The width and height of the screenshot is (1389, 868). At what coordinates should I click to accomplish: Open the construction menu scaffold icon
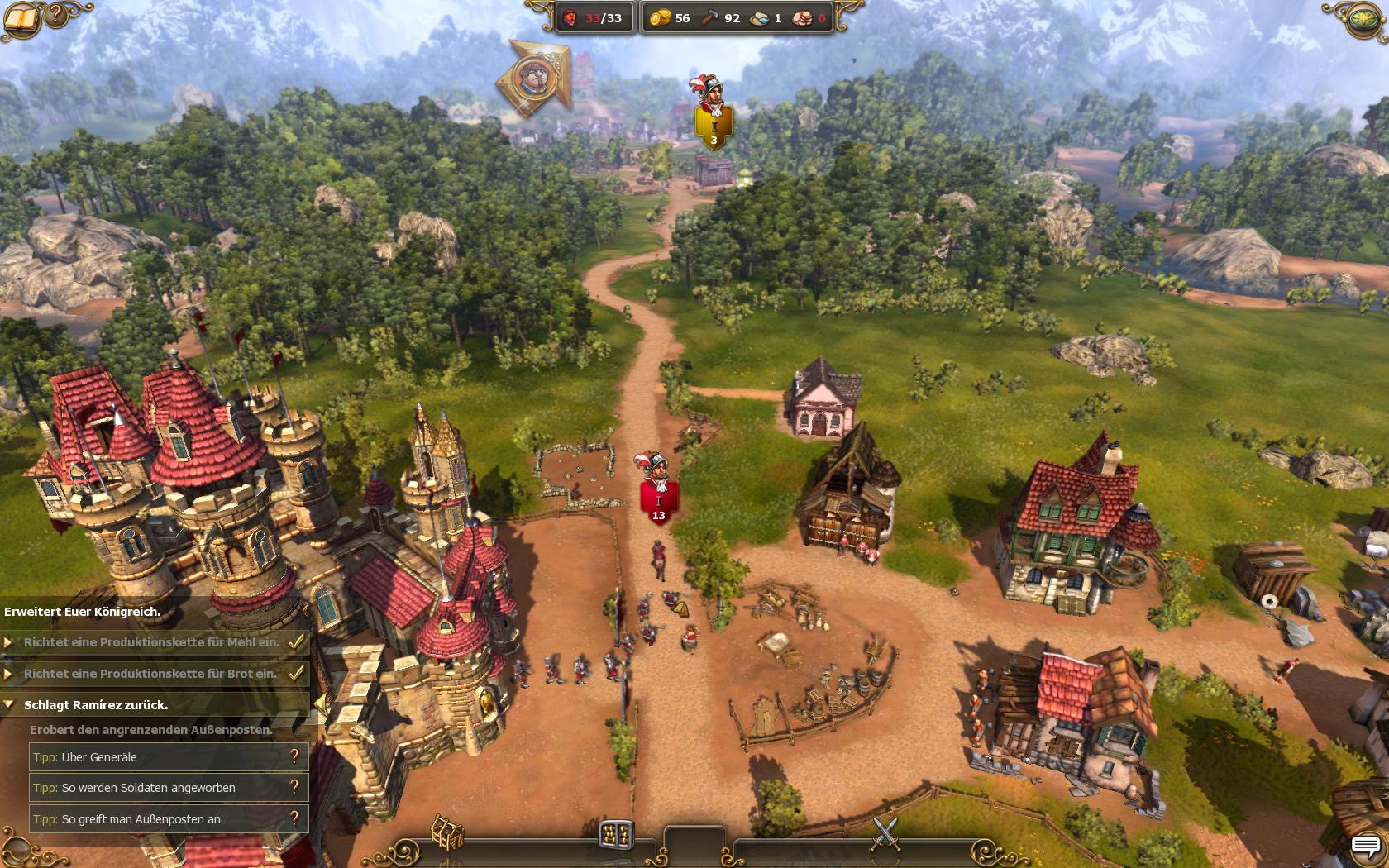click(x=447, y=832)
